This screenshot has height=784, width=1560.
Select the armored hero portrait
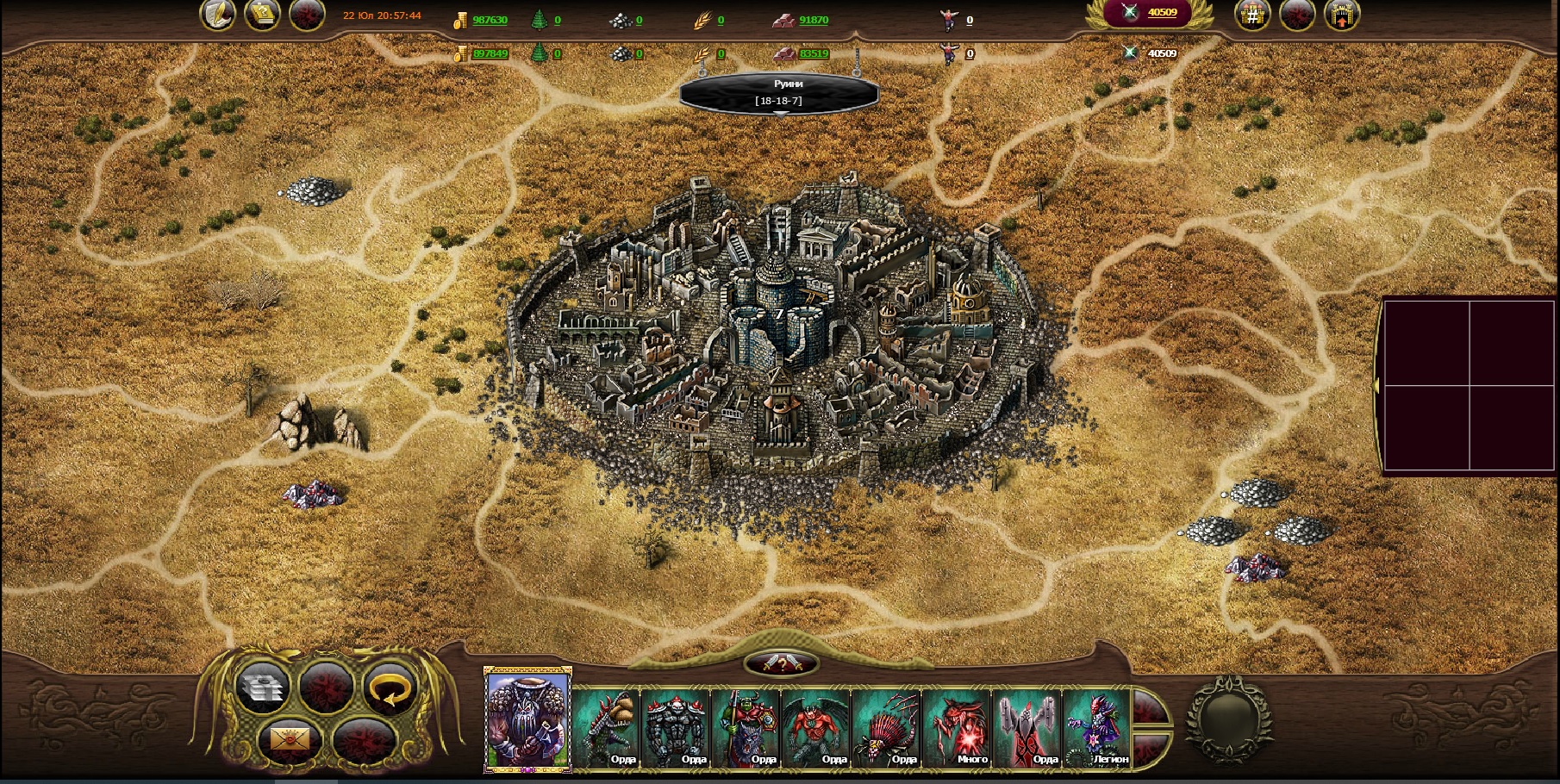(527, 719)
